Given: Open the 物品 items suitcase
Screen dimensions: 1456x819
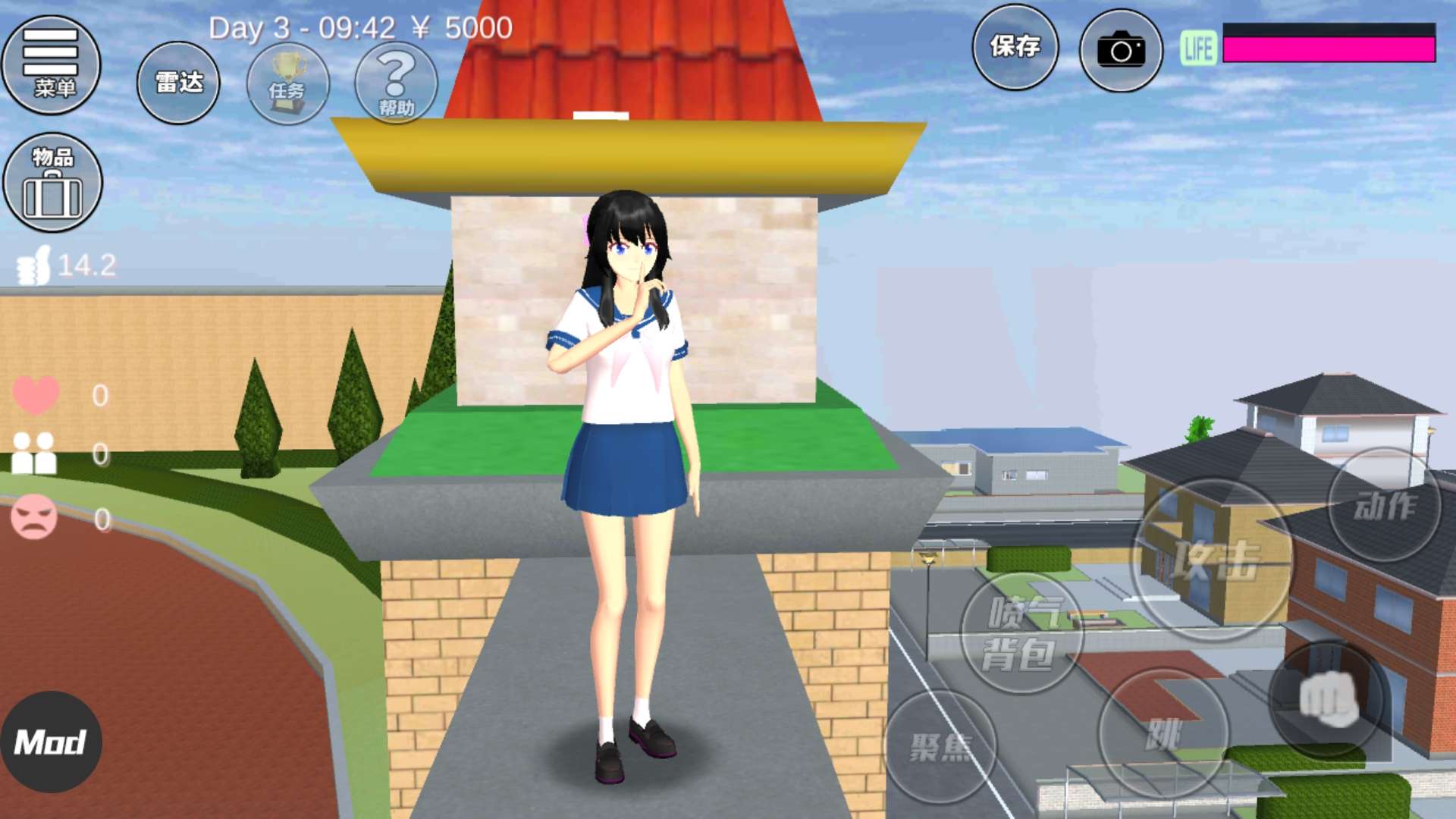Looking at the screenshot, I should [52, 183].
